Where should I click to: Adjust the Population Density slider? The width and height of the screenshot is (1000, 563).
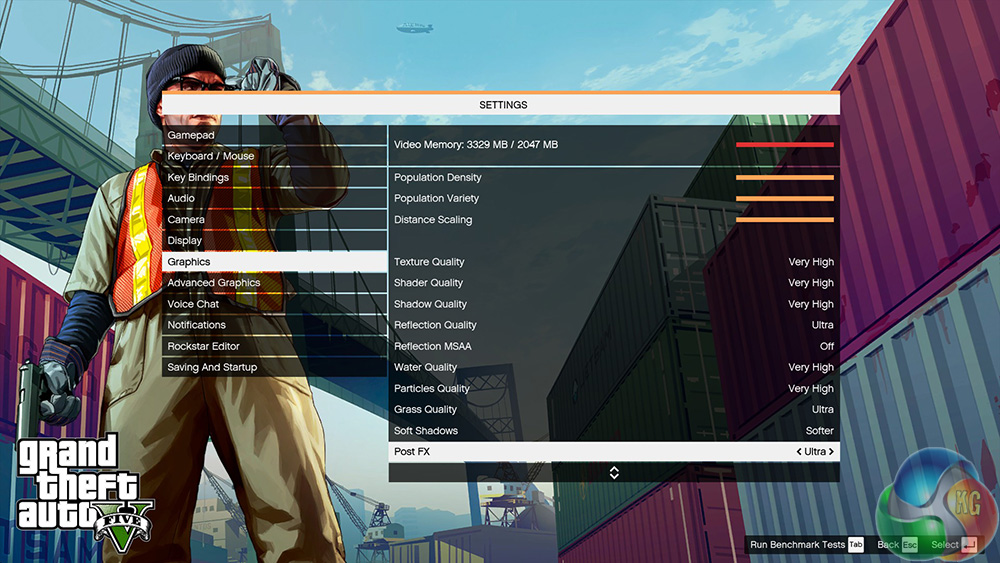click(x=784, y=178)
